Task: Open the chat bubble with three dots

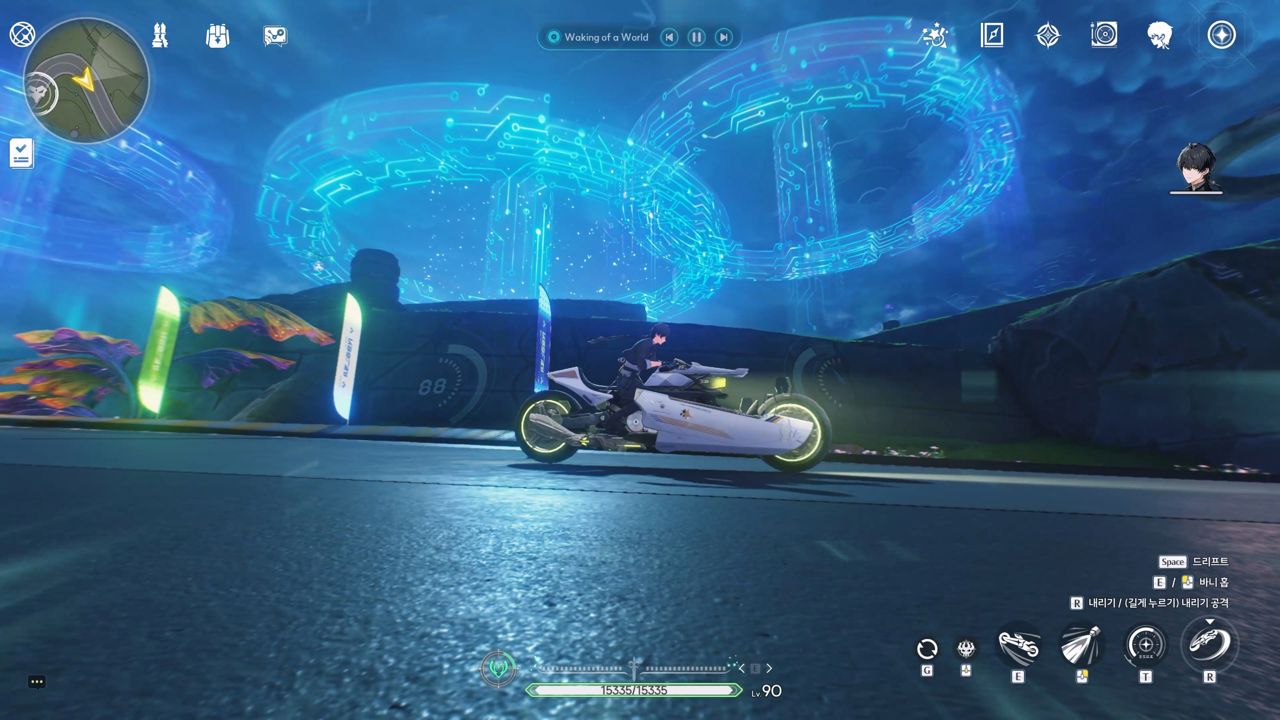Action: (x=37, y=682)
